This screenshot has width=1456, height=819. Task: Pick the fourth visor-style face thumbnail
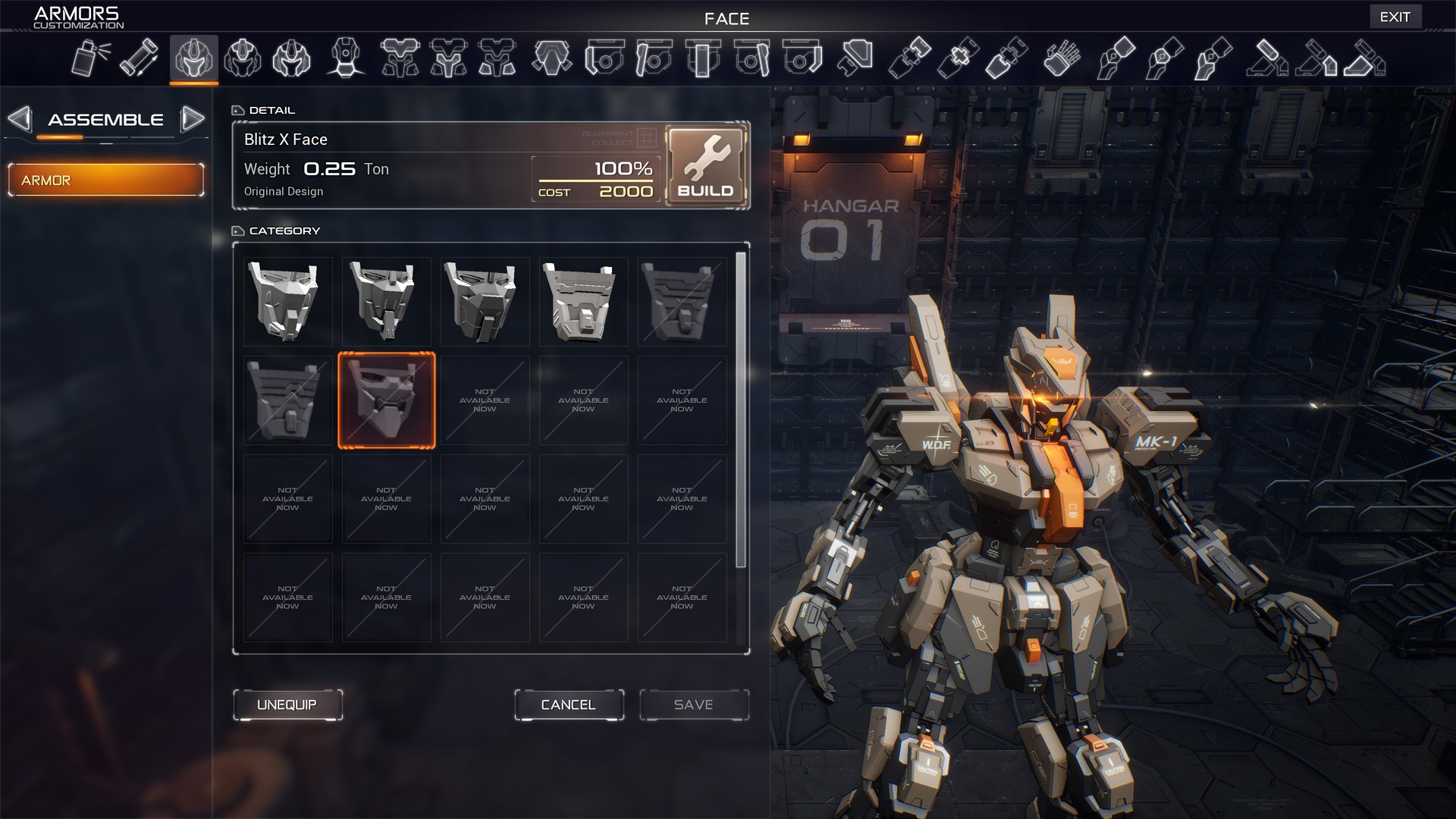coord(583,301)
